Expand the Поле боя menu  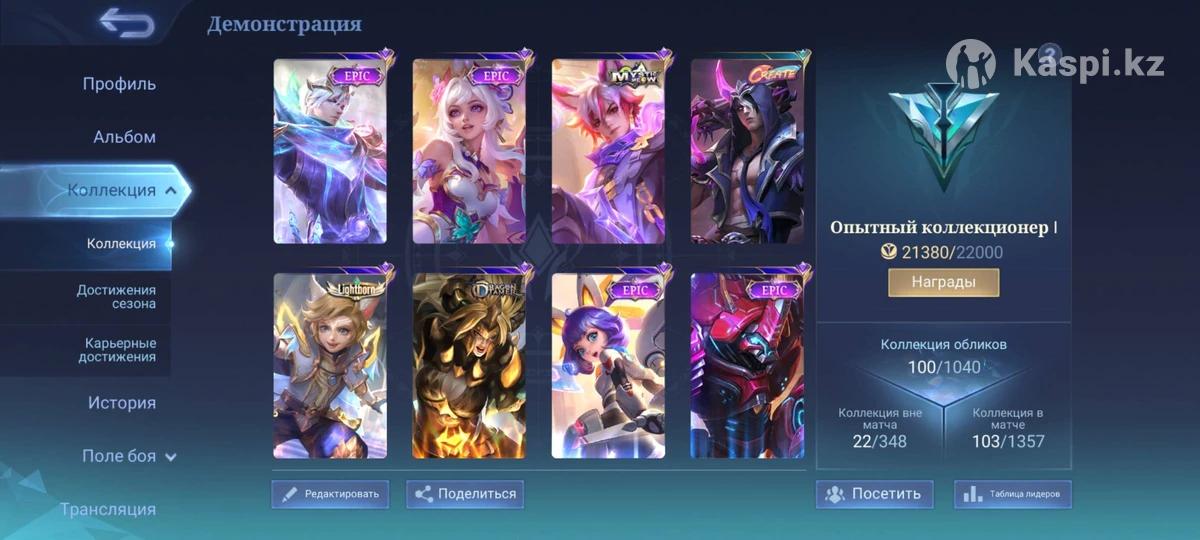(128, 456)
